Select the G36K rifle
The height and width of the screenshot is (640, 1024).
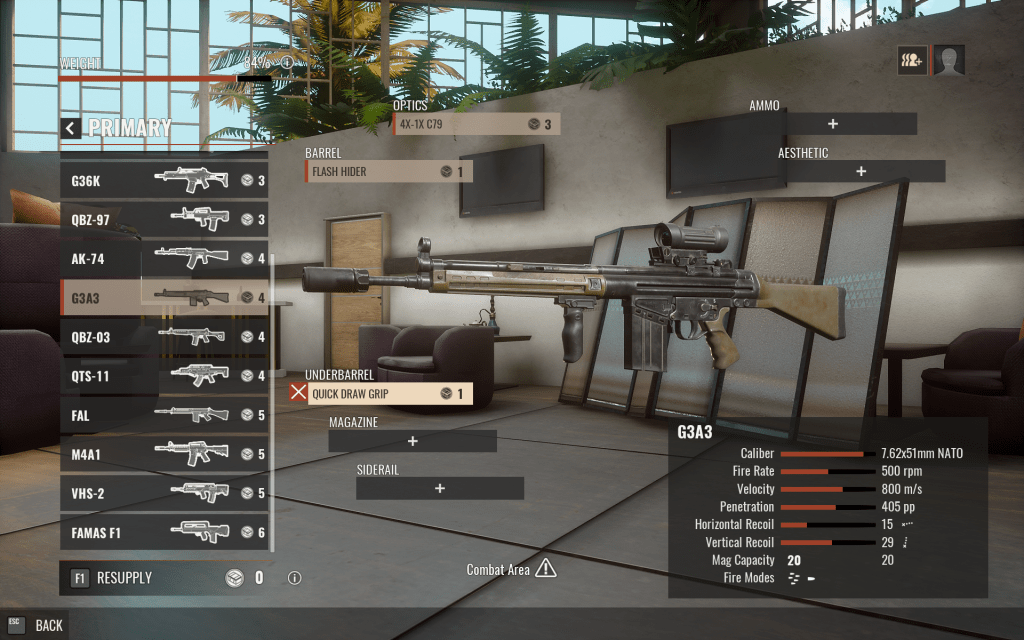(164, 181)
